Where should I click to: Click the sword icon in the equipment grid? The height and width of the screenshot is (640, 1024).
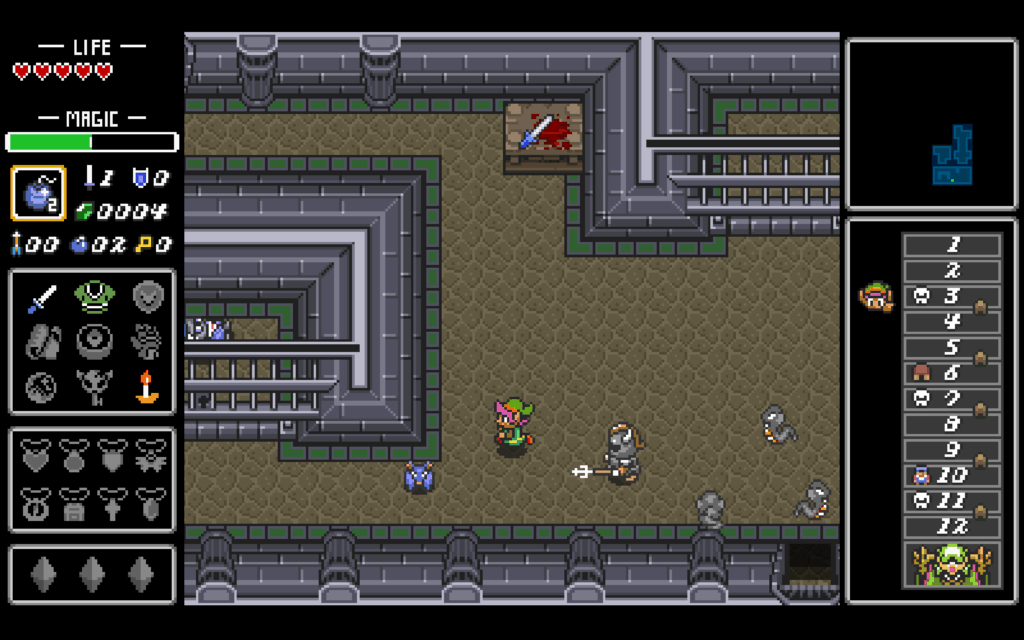click(x=42, y=298)
